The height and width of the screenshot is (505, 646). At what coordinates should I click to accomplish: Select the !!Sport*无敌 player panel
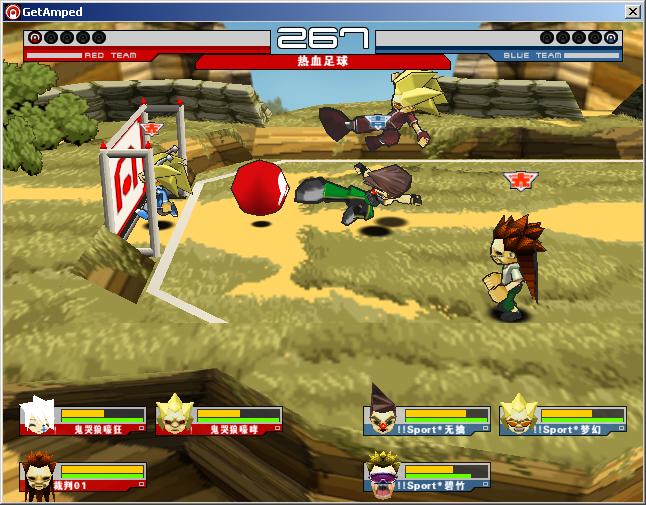(427, 418)
